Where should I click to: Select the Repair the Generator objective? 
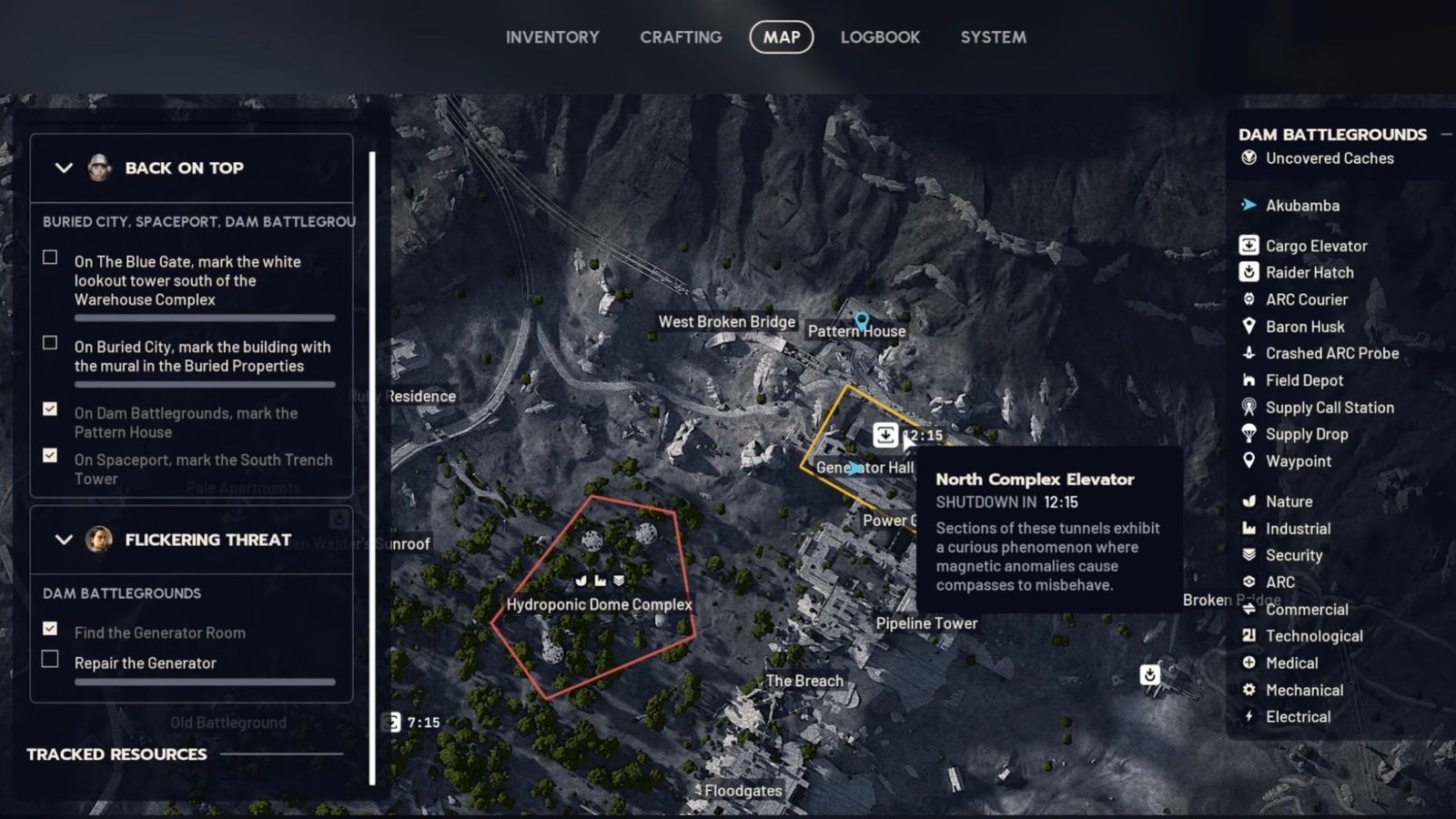(145, 663)
